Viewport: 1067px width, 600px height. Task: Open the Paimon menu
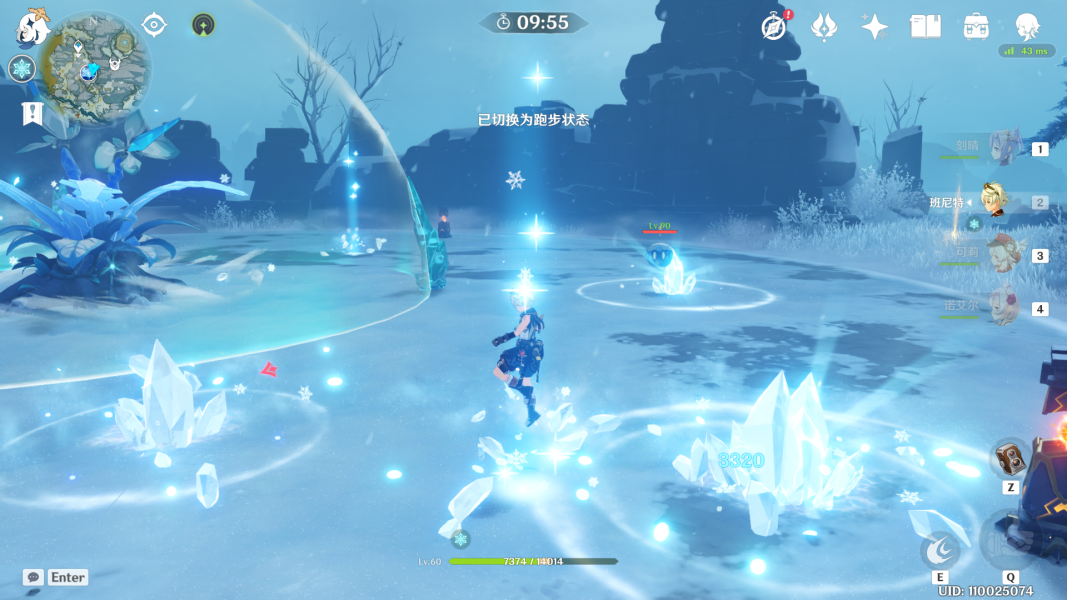(32, 27)
